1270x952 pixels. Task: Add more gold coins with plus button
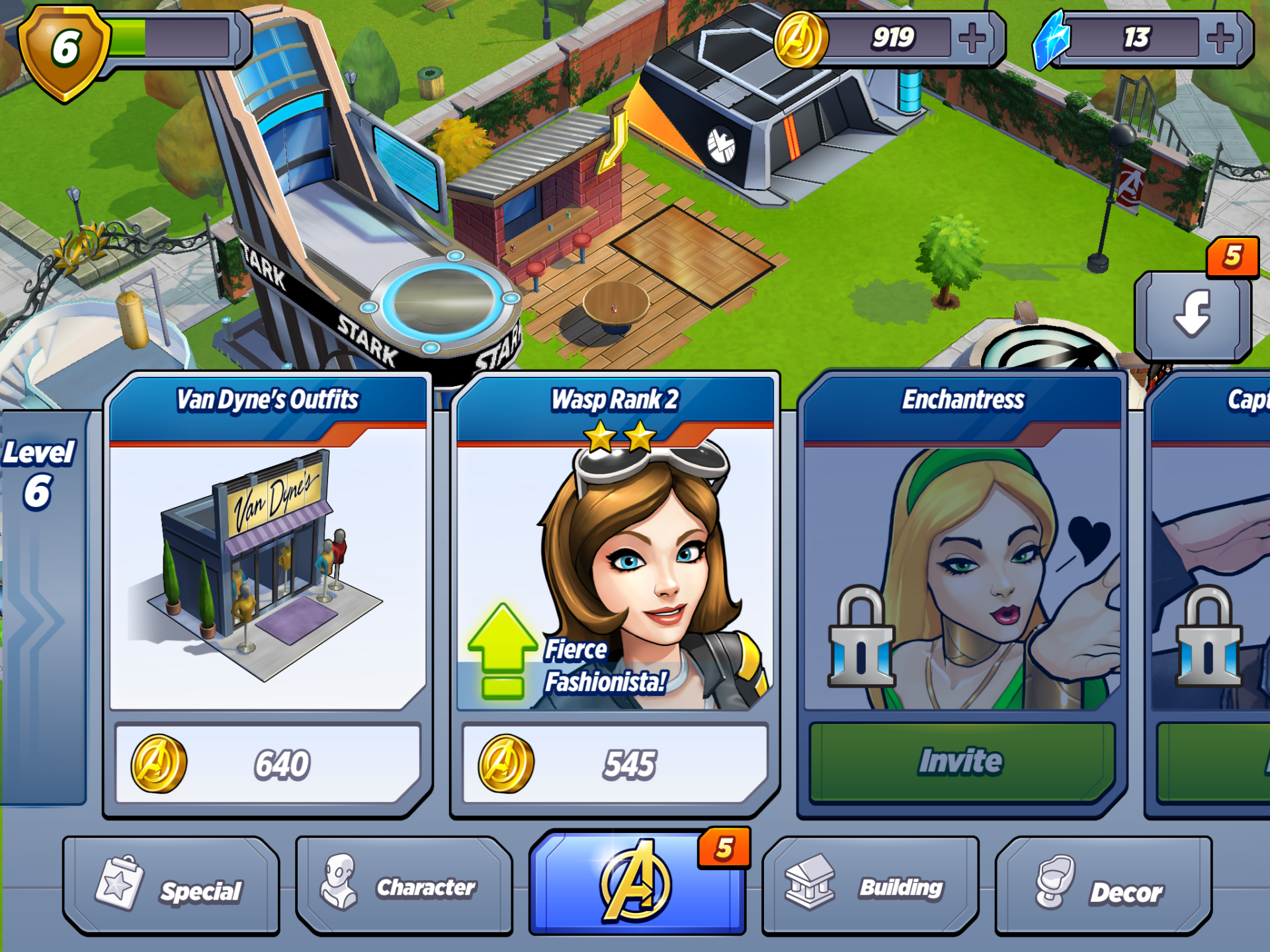click(x=972, y=38)
